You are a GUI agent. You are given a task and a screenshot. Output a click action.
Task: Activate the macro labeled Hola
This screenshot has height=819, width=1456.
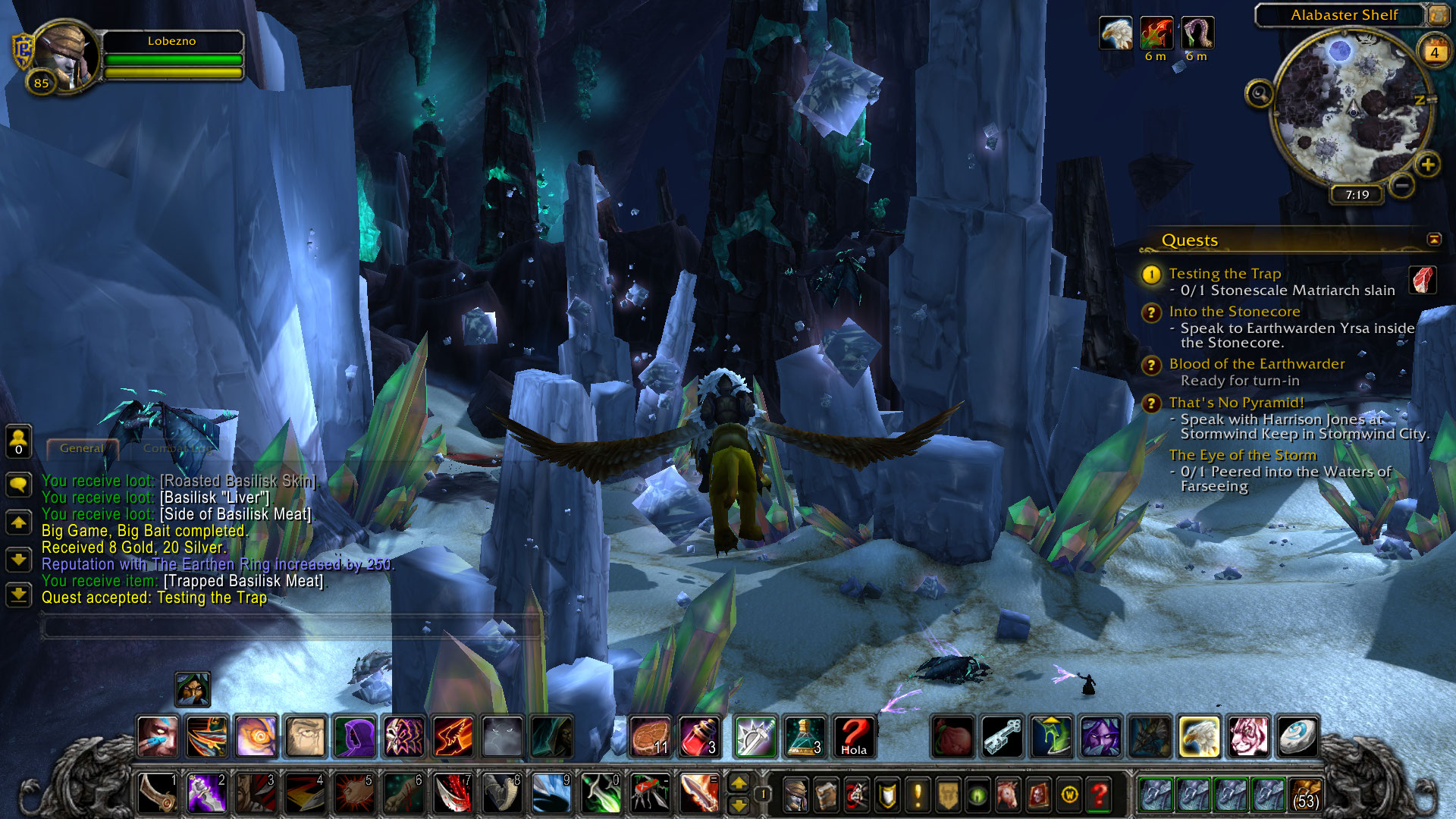click(854, 737)
